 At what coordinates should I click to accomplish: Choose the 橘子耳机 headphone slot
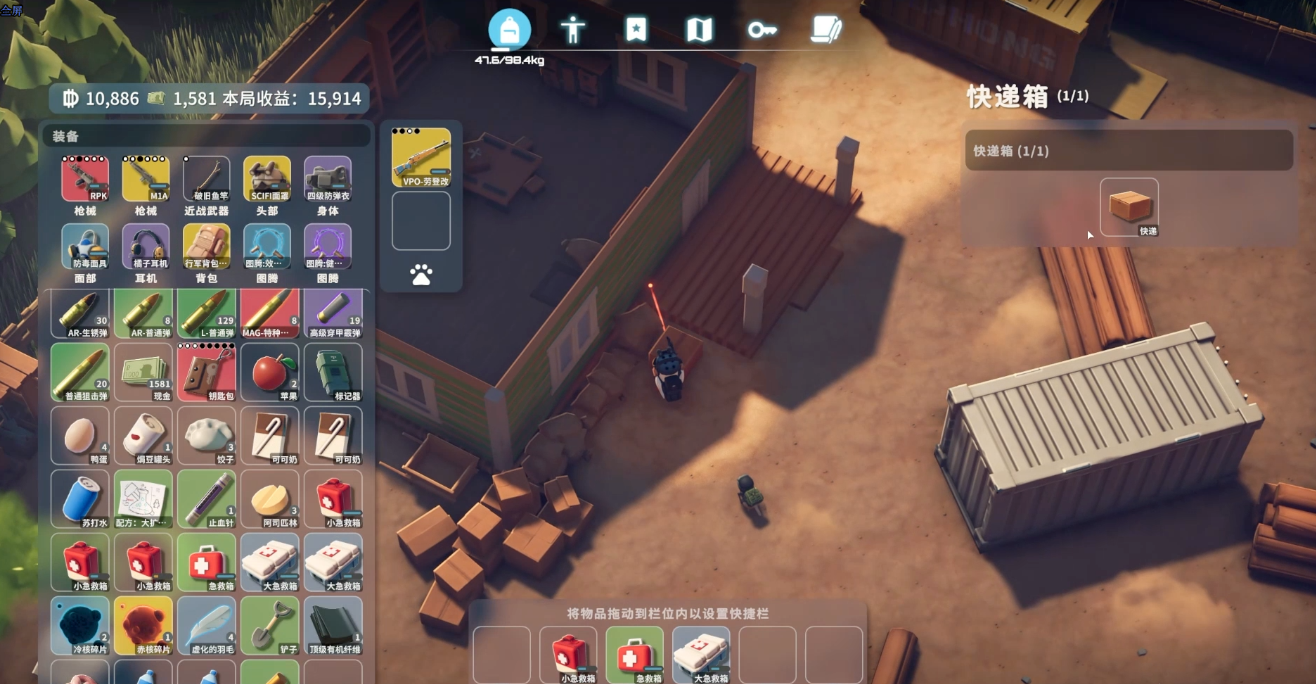[x=146, y=247]
